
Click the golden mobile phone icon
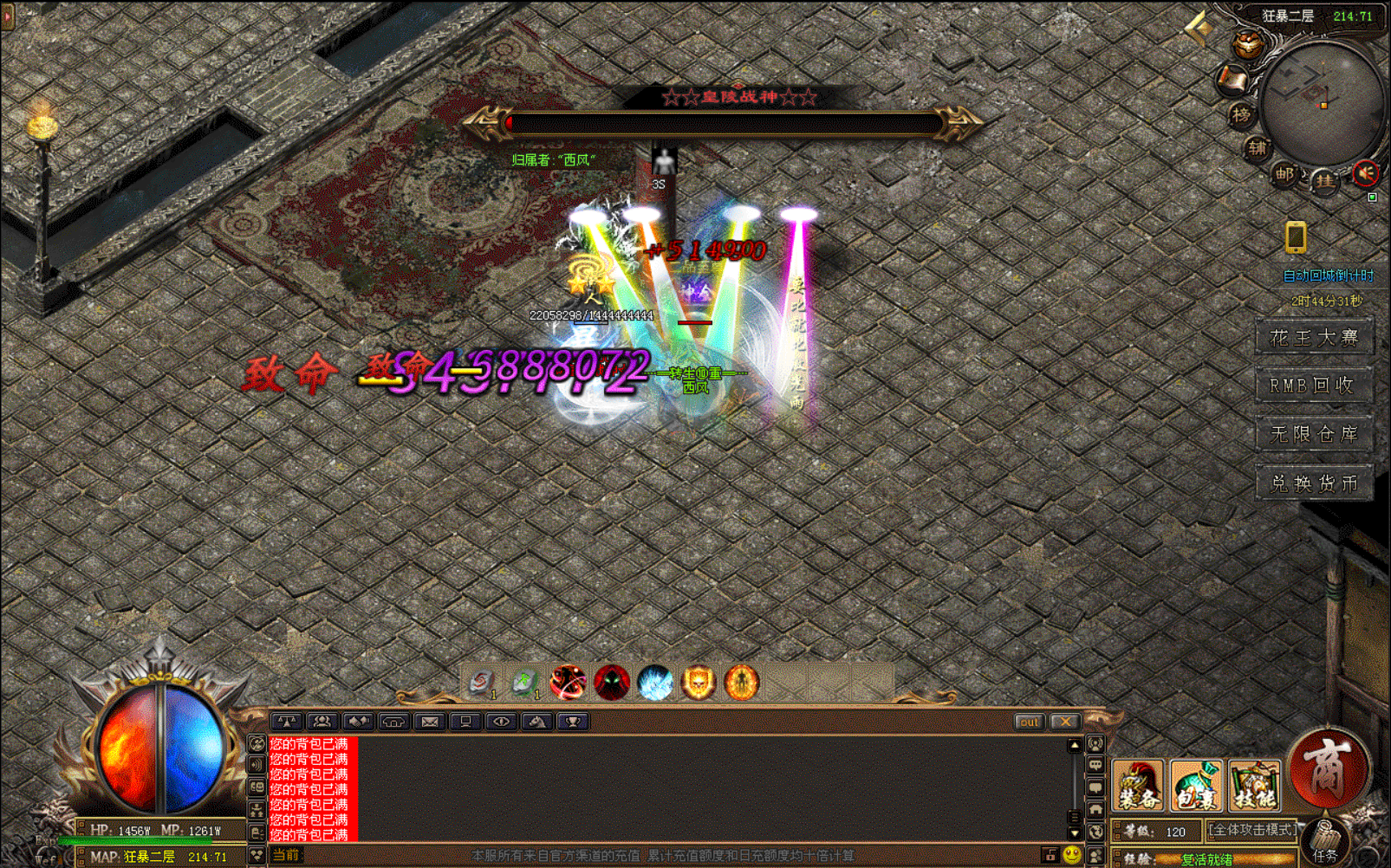point(1296,236)
